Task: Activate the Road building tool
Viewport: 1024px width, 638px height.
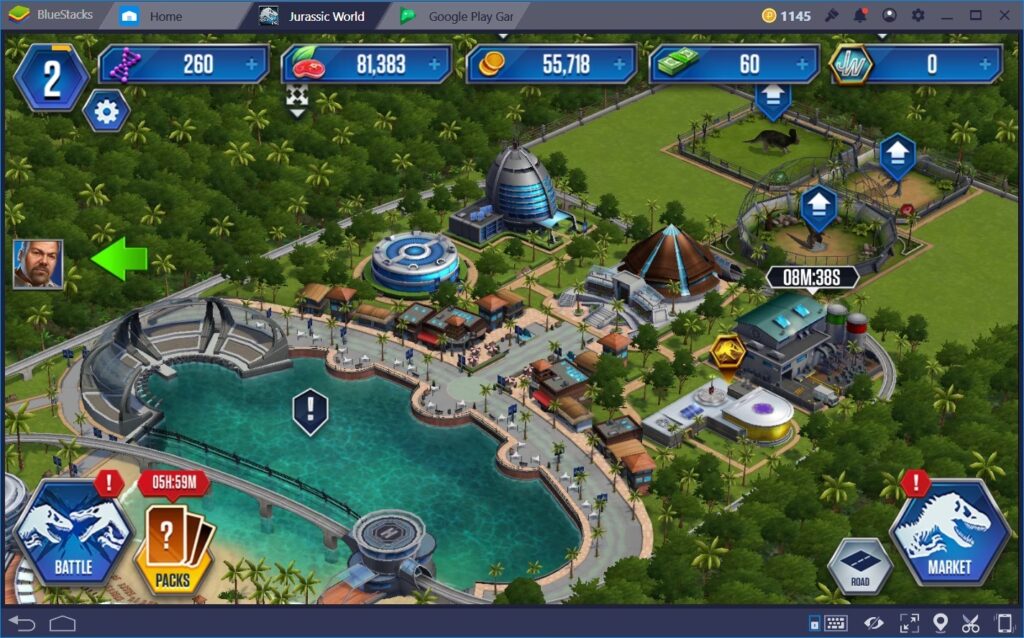Action: pyautogui.click(x=860, y=567)
